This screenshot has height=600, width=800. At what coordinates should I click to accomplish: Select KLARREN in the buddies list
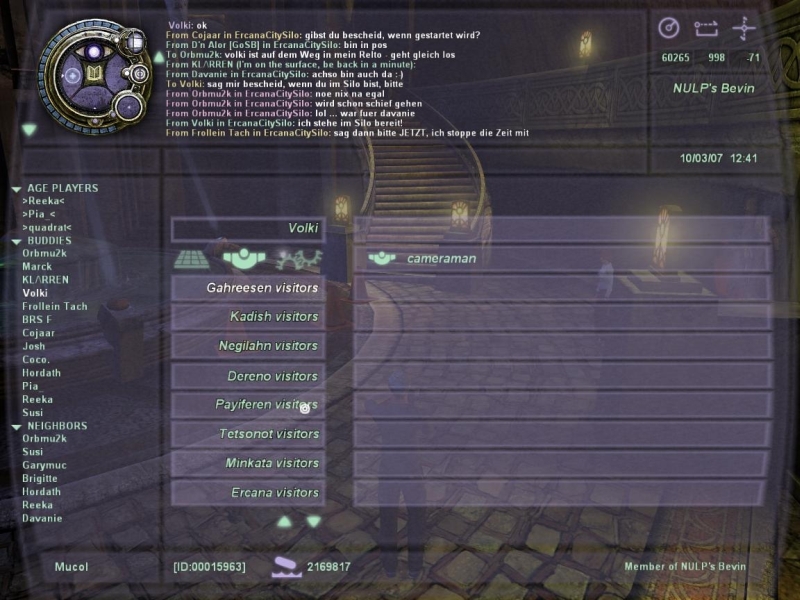[45, 280]
